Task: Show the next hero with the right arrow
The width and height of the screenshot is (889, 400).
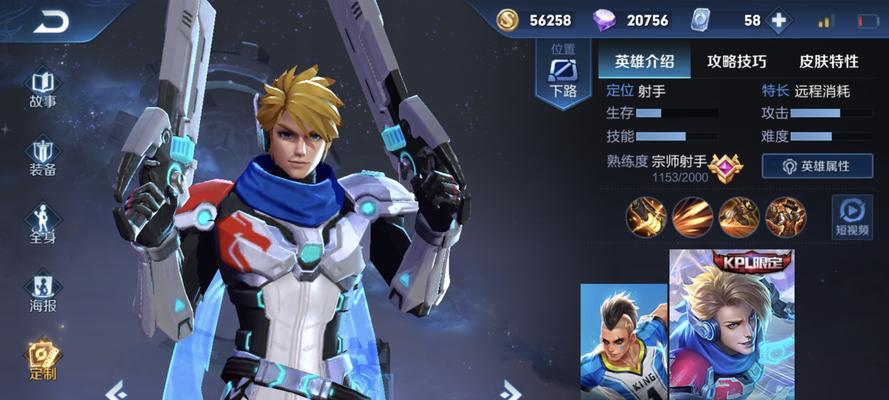Action: pyautogui.click(x=511, y=389)
